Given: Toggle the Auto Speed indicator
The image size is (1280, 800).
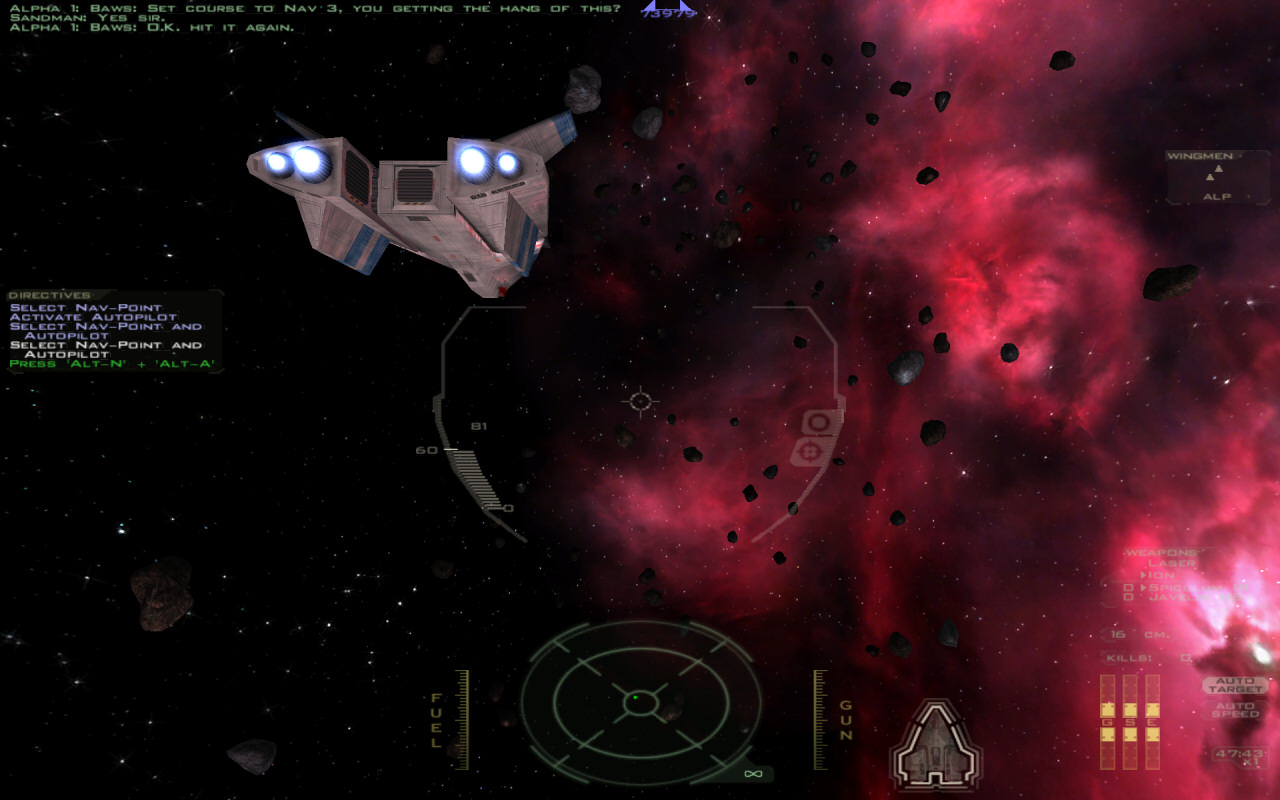Looking at the screenshot, I should (1235, 710).
